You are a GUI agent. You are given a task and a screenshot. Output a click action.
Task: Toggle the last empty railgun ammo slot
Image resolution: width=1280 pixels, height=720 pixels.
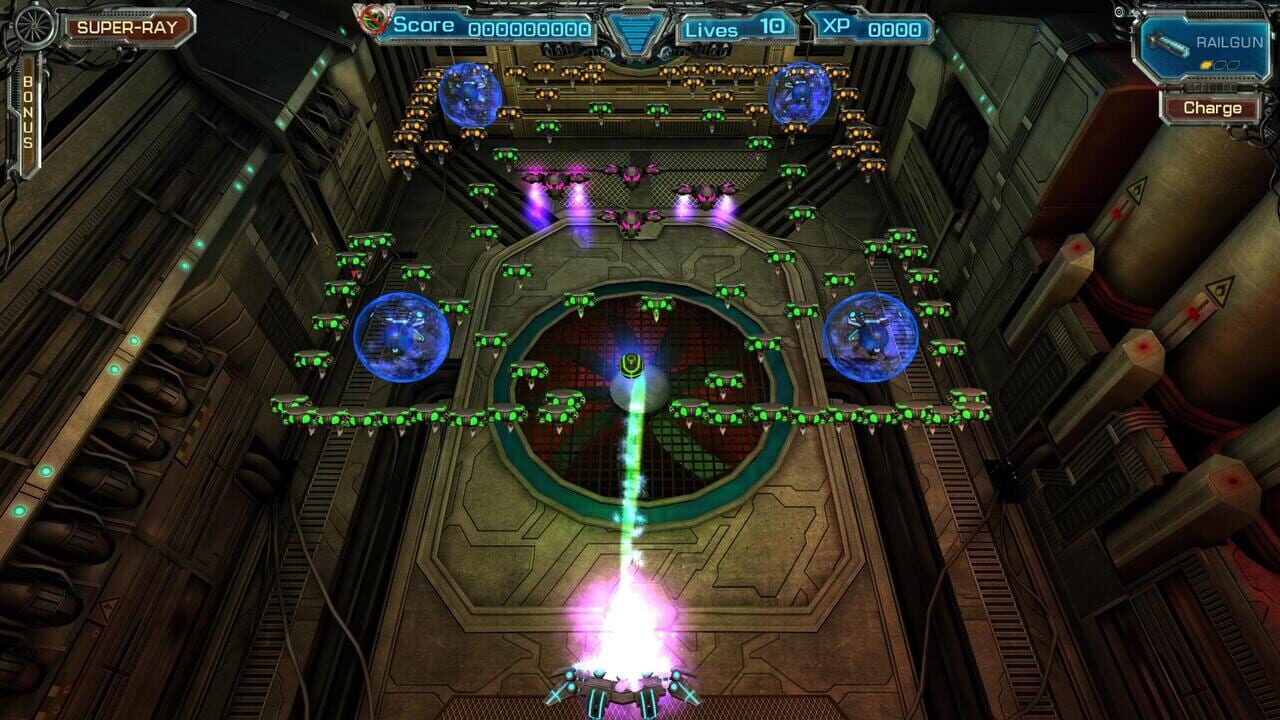click(x=1233, y=64)
